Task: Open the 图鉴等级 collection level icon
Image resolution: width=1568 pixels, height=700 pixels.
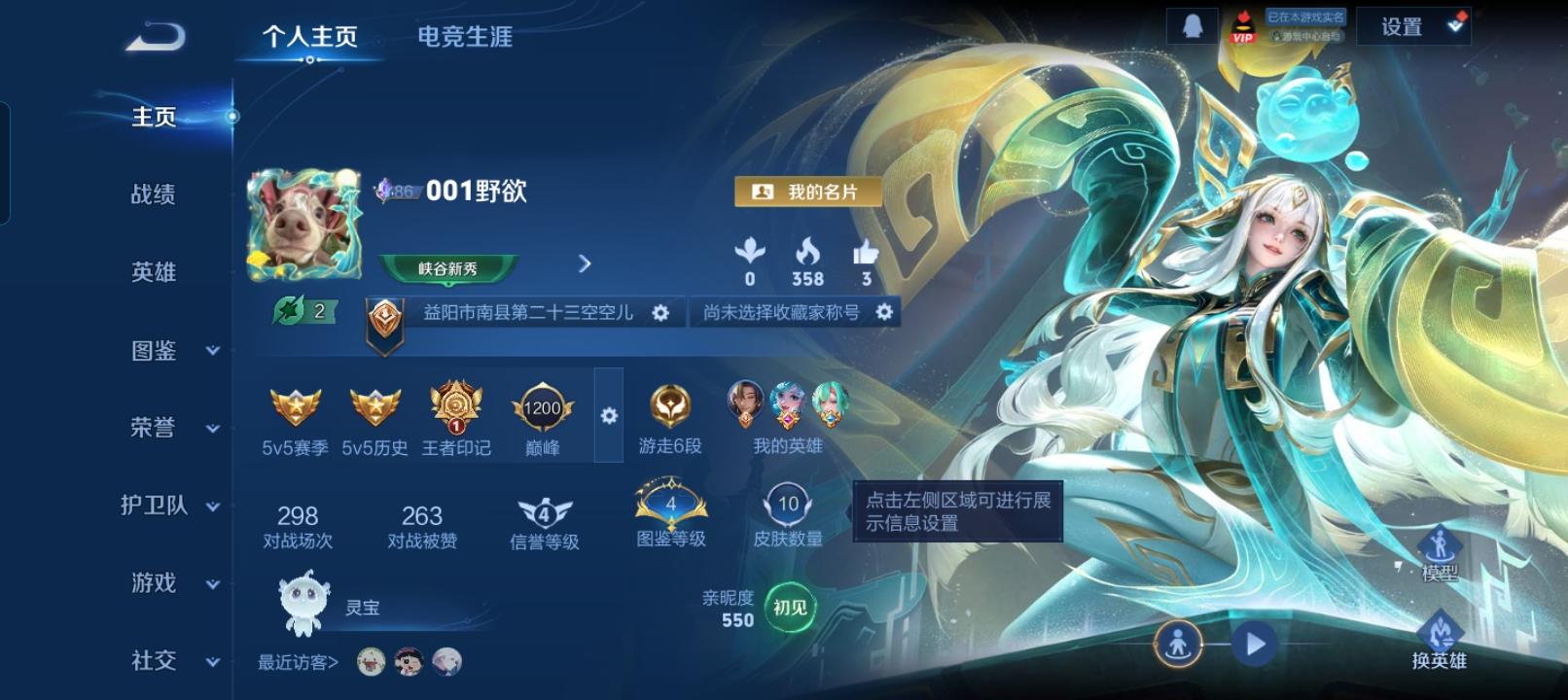Action: click(x=668, y=506)
